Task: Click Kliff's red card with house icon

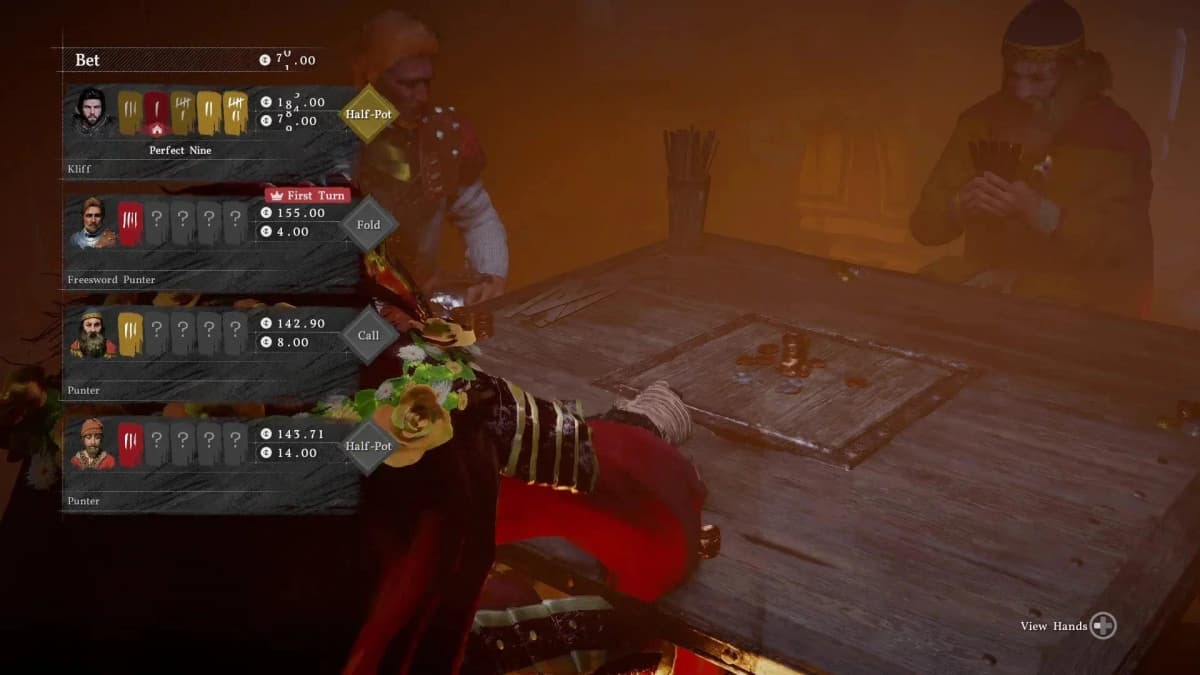Action: point(156,113)
